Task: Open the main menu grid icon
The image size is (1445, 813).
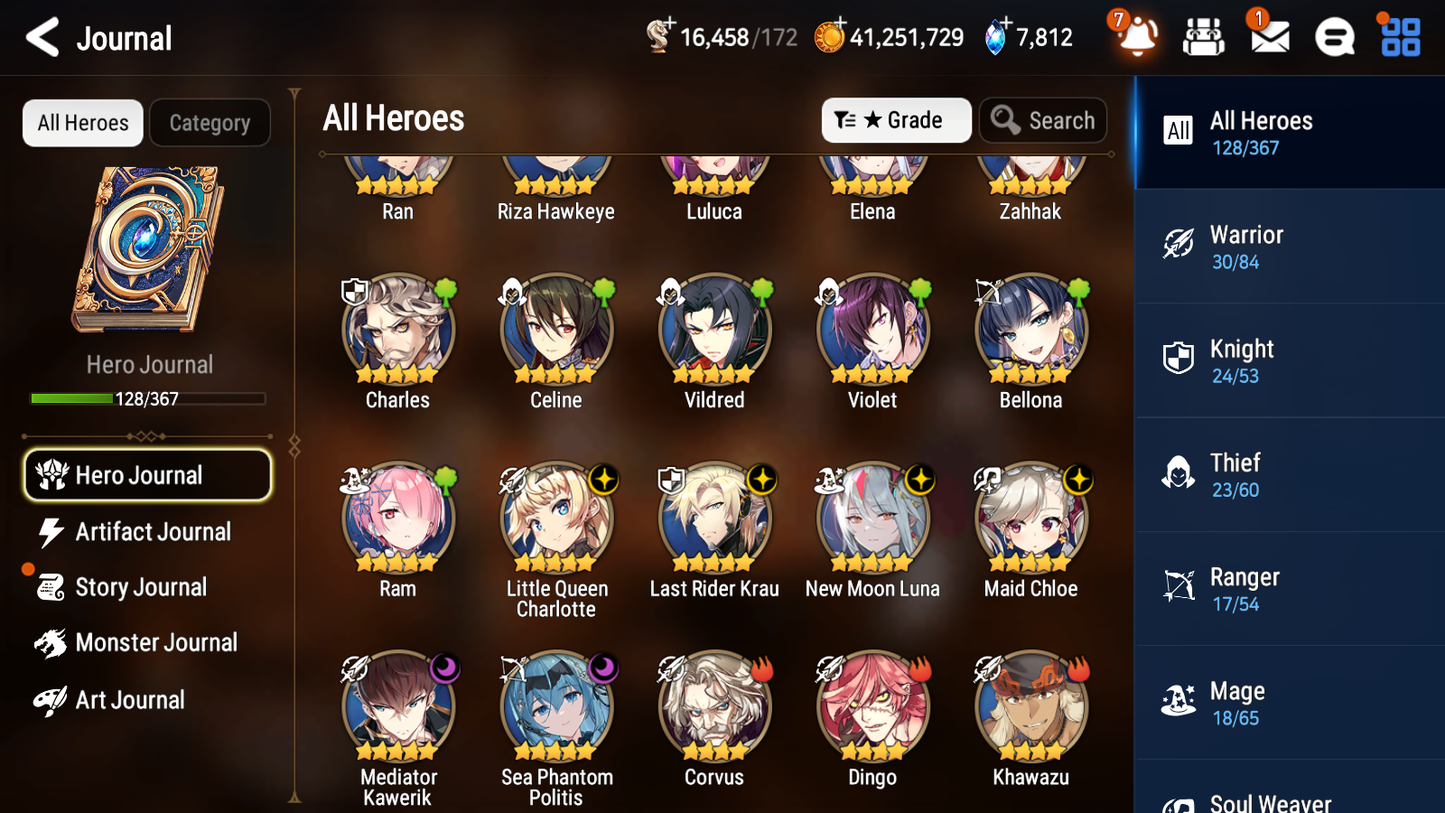Action: [x=1398, y=37]
